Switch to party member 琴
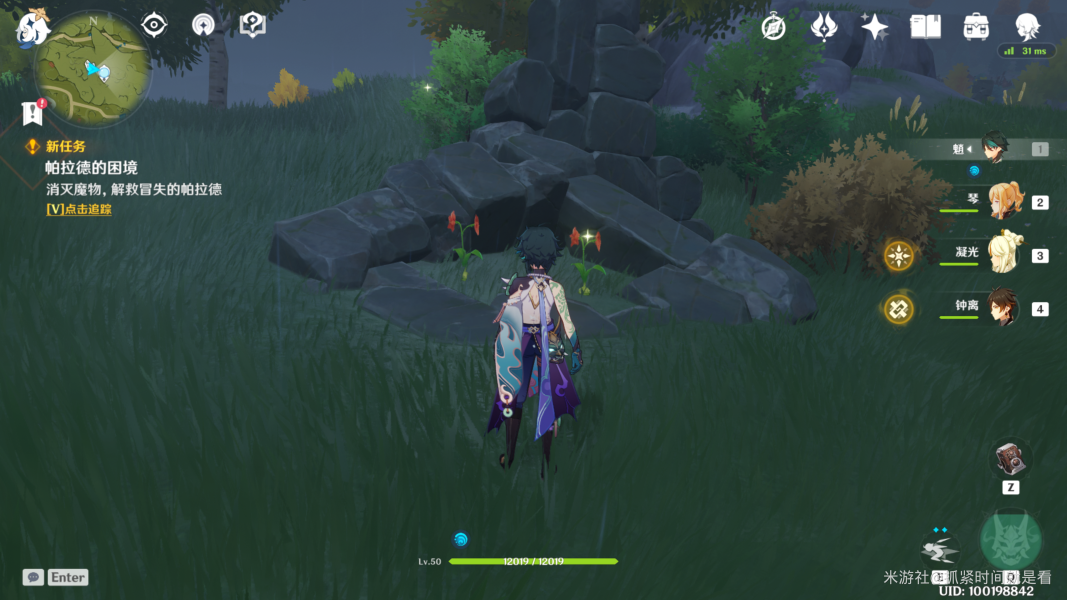 (1003, 201)
